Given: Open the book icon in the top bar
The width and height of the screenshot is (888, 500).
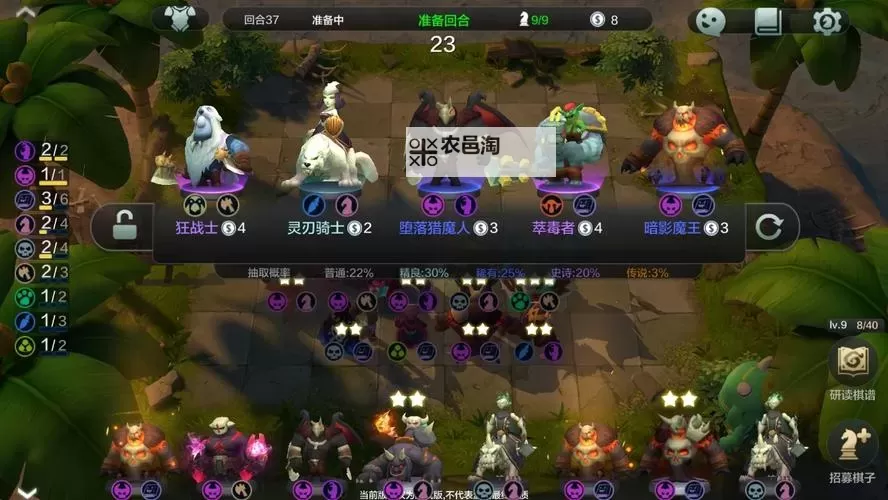Looking at the screenshot, I should 768,21.
